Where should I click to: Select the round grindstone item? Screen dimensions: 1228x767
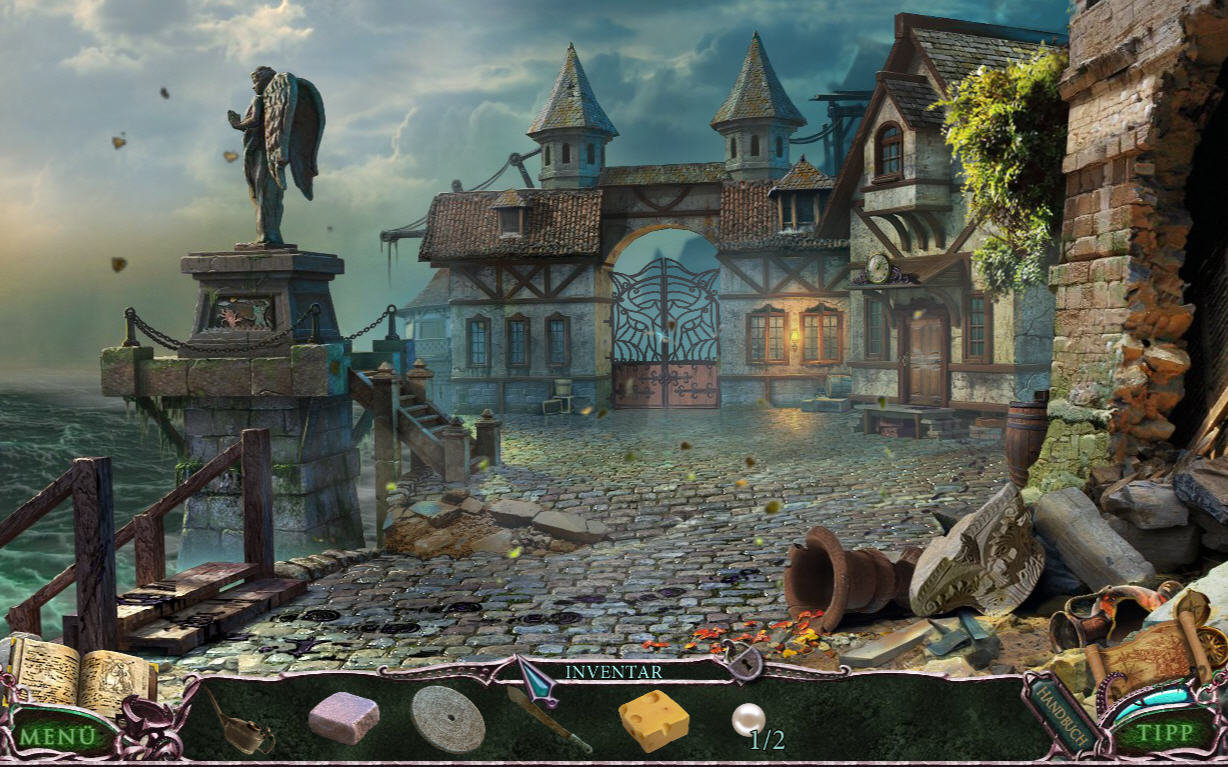pyautogui.click(x=447, y=718)
